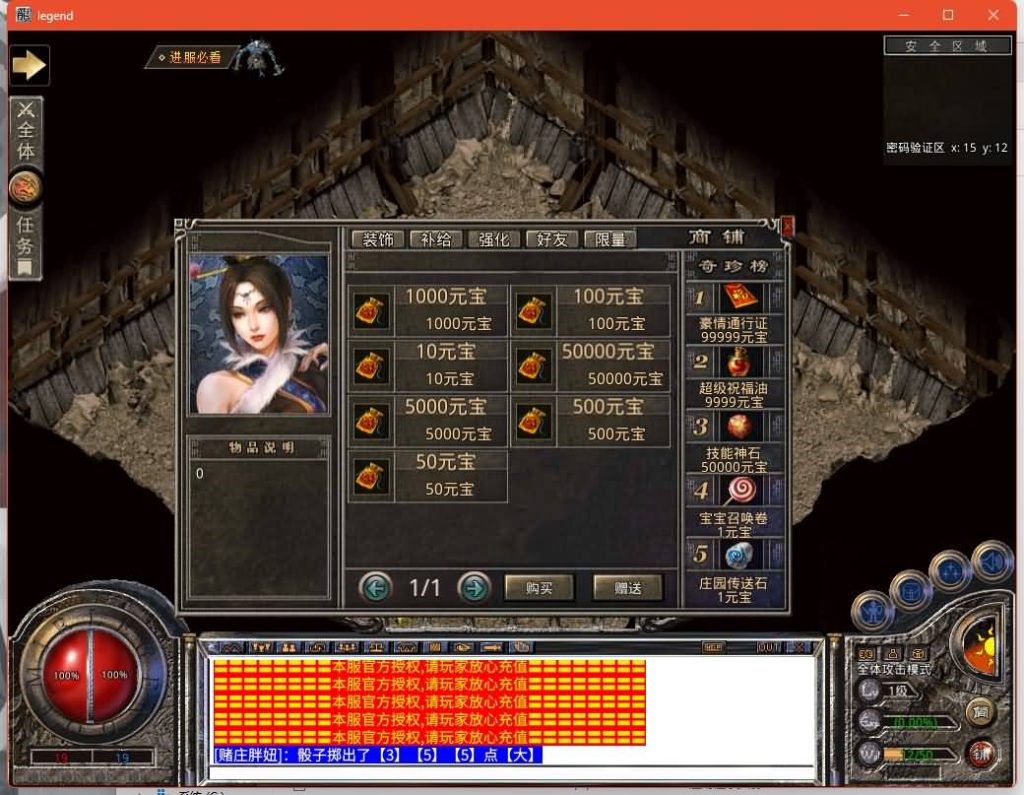Viewport: 1024px width, 795px height.
Task: Open the 进服必看 notice
Action: [191, 58]
